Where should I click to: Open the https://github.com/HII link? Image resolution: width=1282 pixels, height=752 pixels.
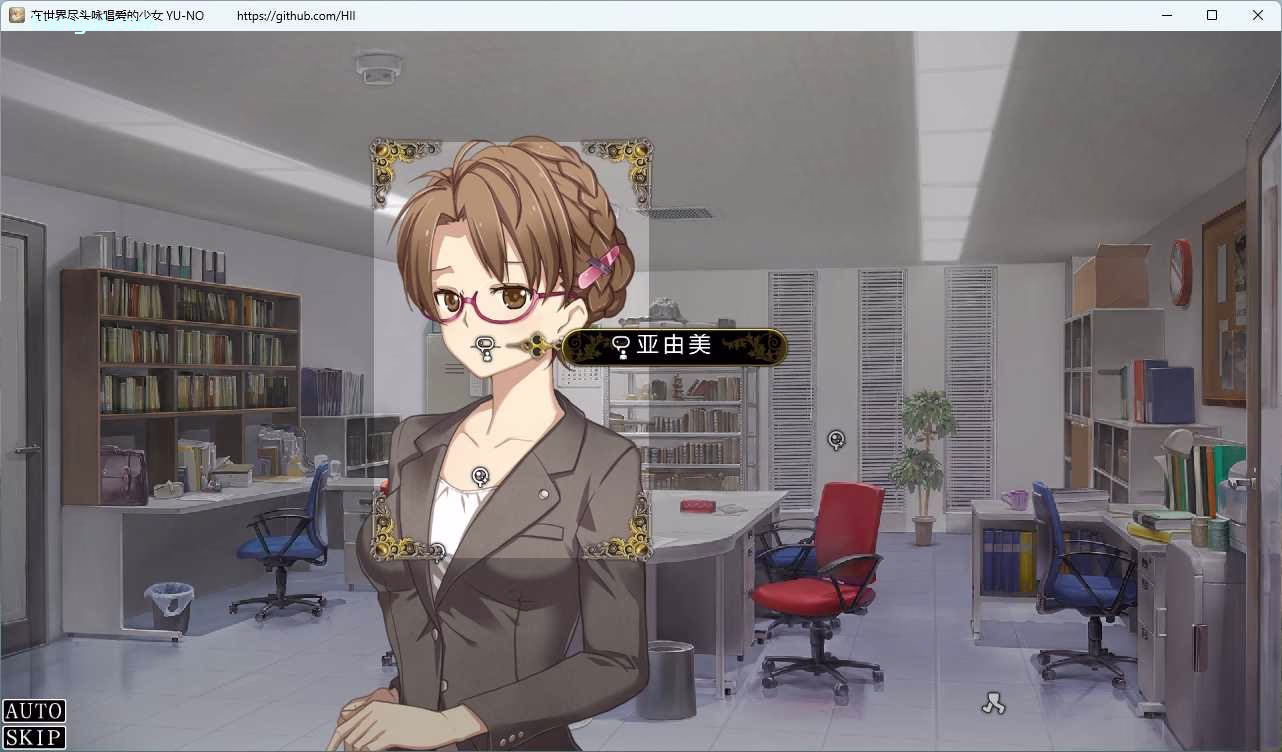click(x=294, y=15)
